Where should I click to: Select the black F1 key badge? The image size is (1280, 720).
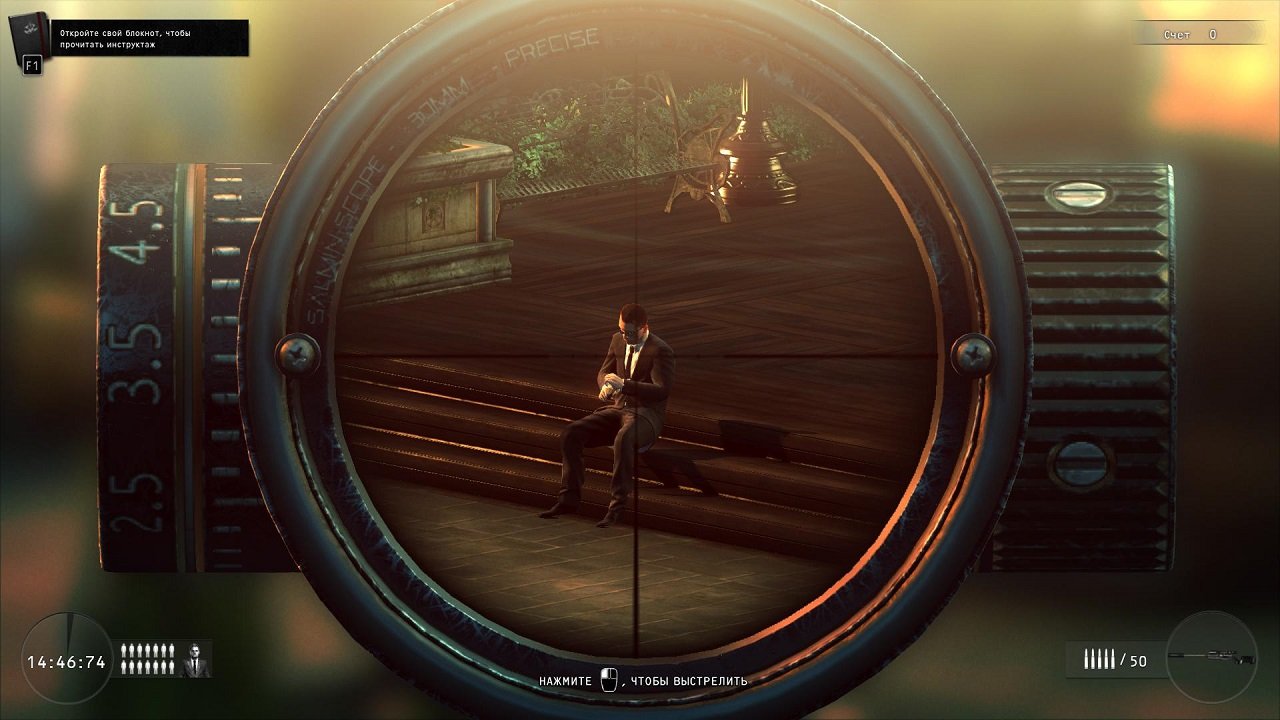(32, 64)
